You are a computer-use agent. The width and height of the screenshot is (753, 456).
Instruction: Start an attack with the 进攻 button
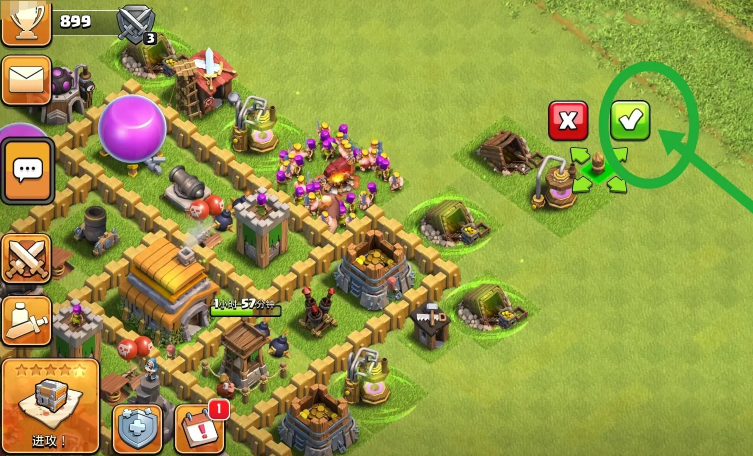pyautogui.click(x=50, y=405)
